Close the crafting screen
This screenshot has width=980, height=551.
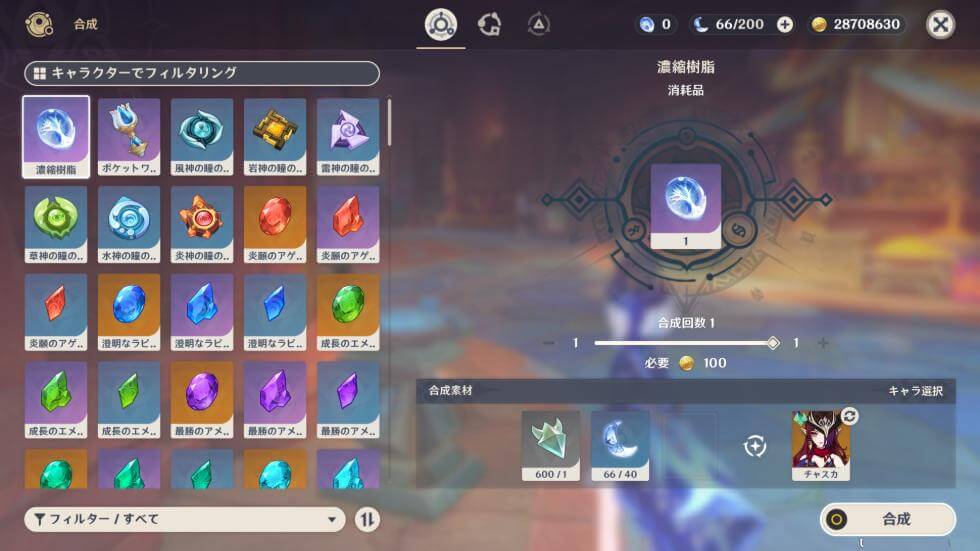(x=940, y=25)
